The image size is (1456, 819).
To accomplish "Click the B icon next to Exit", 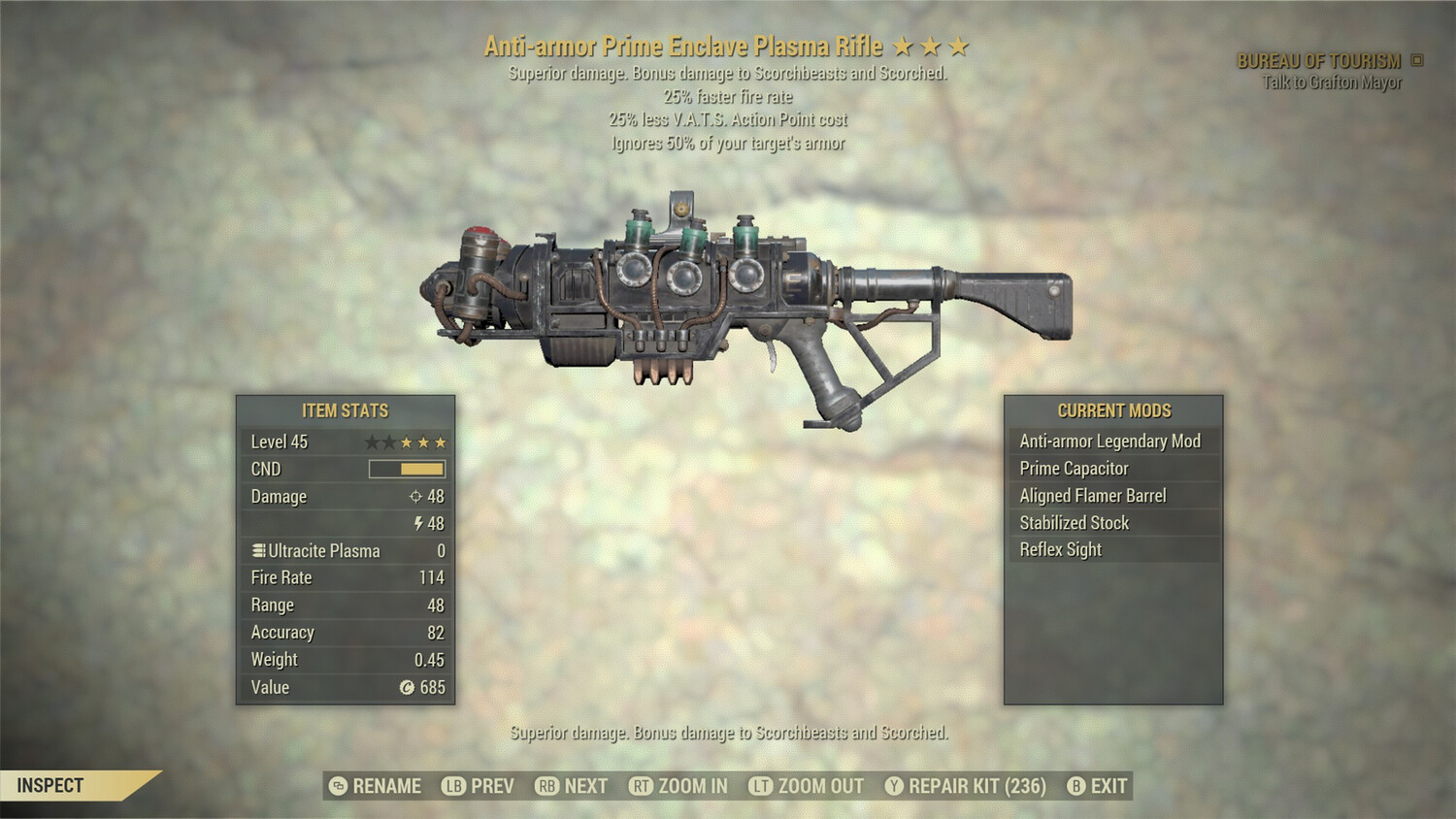I will click(1076, 787).
